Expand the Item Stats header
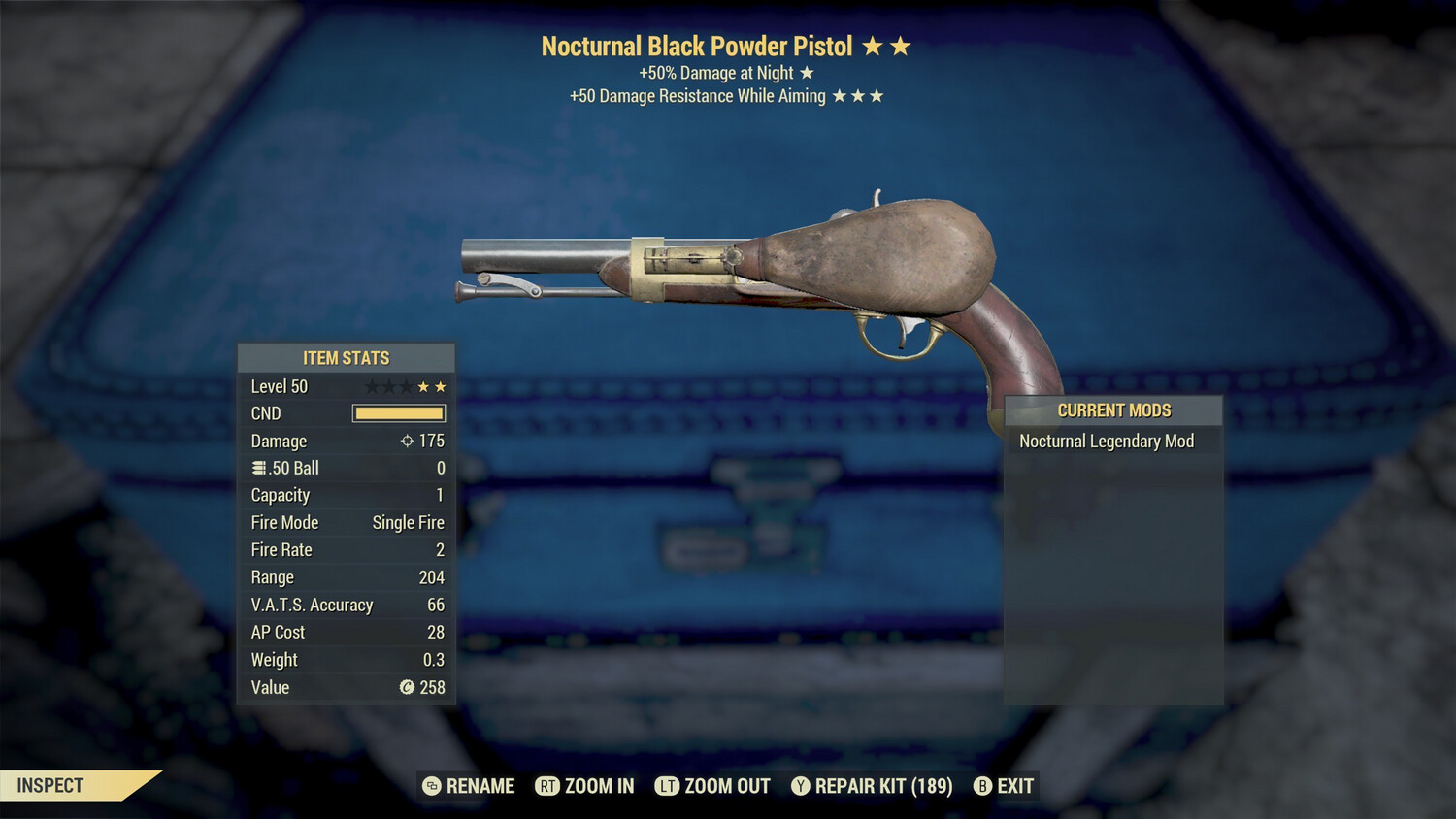The width and height of the screenshot is (1456, 819). pyautogui.click(x=346, y=357)
